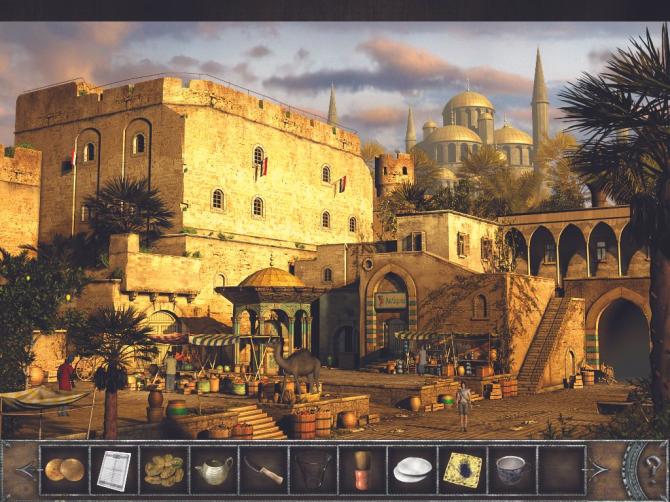Choose the orange shaving brush item
The width and height of the screenshot is (670, 502).
[x=362, y=469]
